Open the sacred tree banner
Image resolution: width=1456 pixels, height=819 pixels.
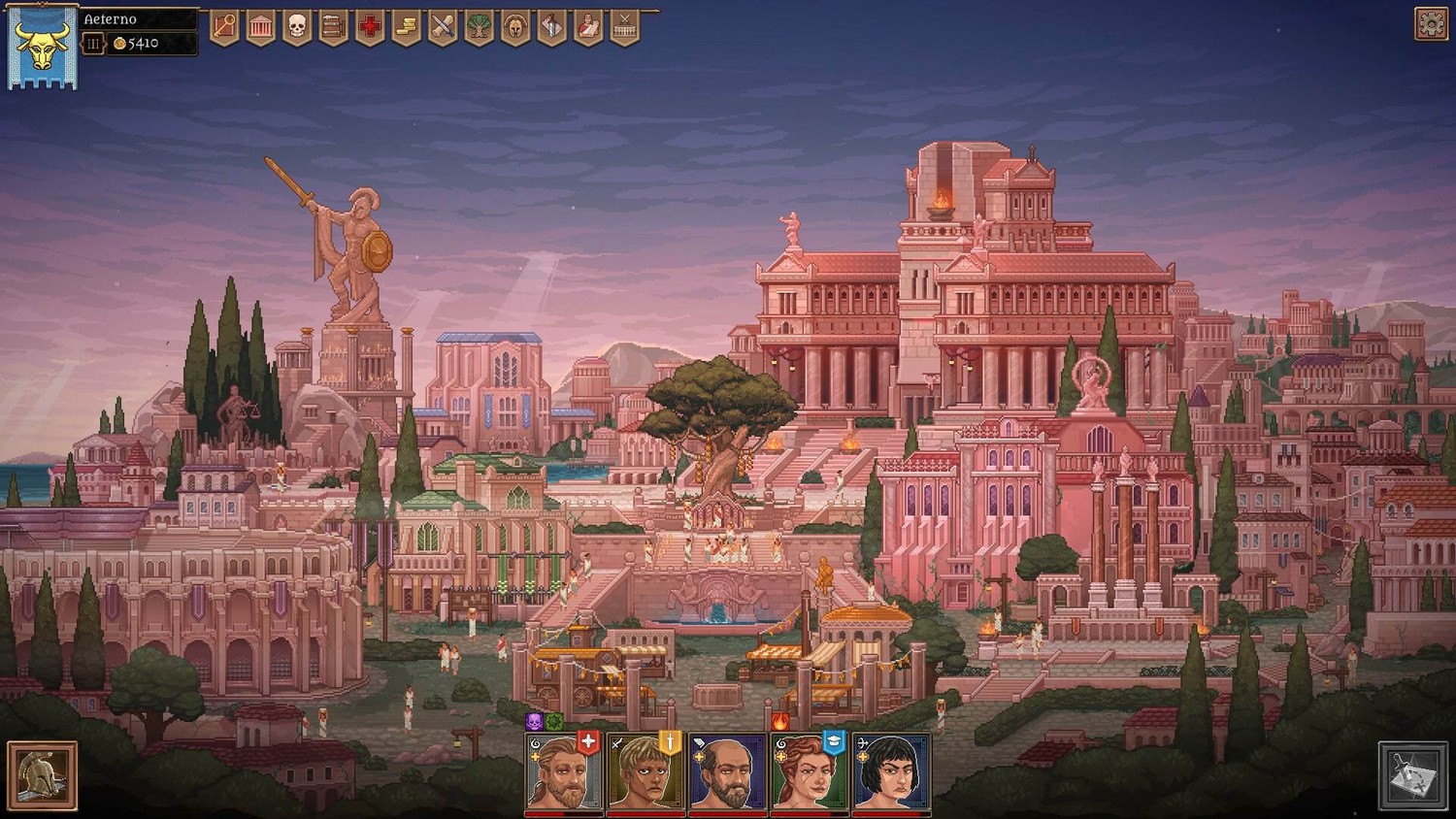pyautogui.click(x=479, y=27)
